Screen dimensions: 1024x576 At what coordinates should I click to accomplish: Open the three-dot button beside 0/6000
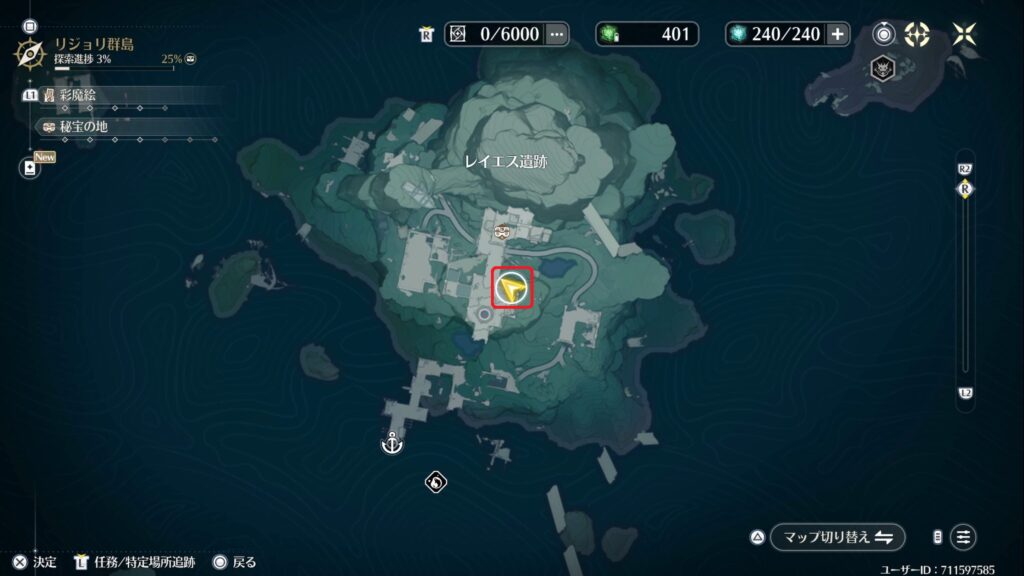click(557, 34)
